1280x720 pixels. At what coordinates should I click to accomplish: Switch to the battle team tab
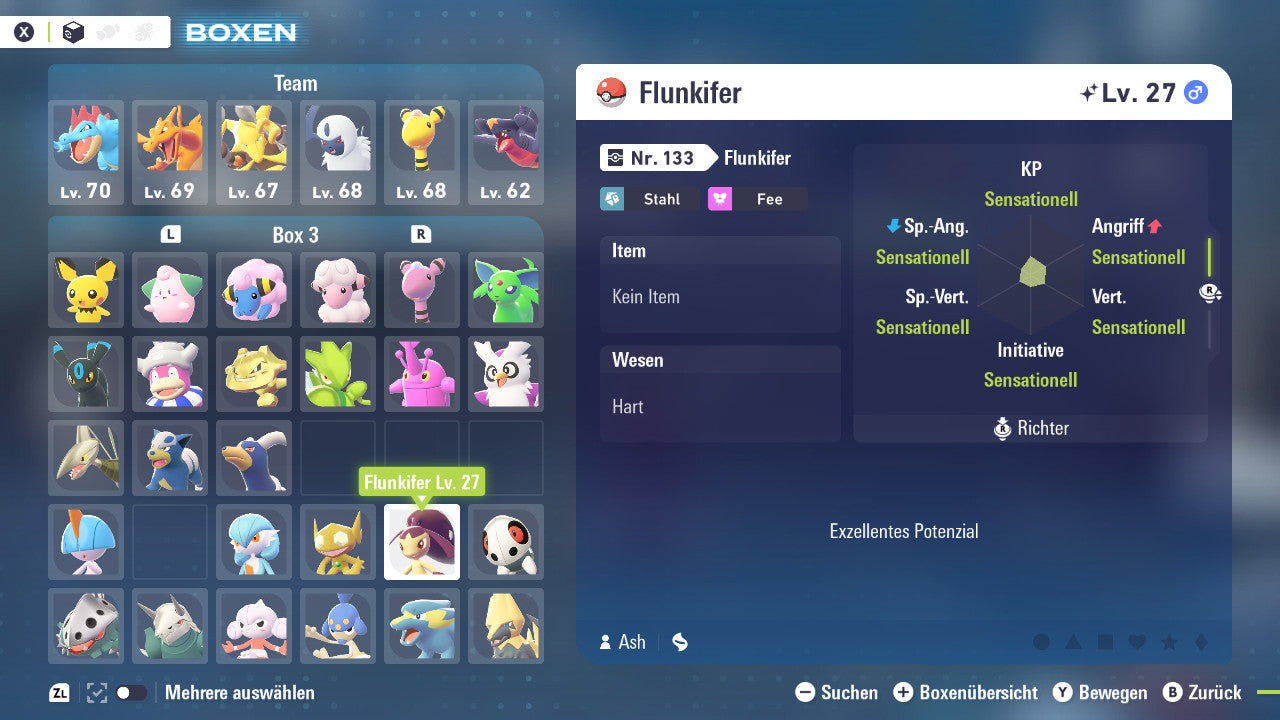click(143, 31)
